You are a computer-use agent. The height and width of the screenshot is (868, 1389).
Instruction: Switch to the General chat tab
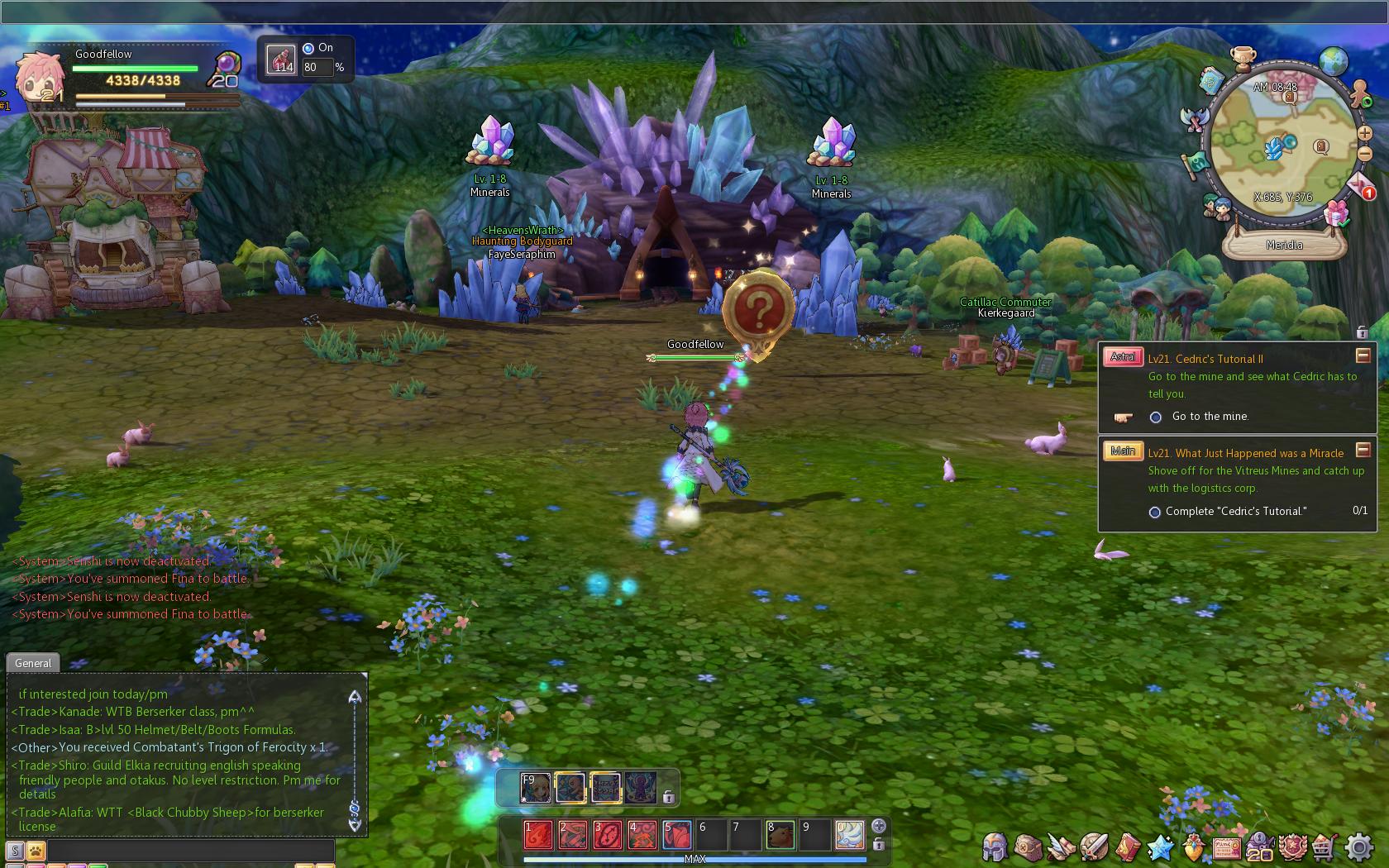[33, 663]
